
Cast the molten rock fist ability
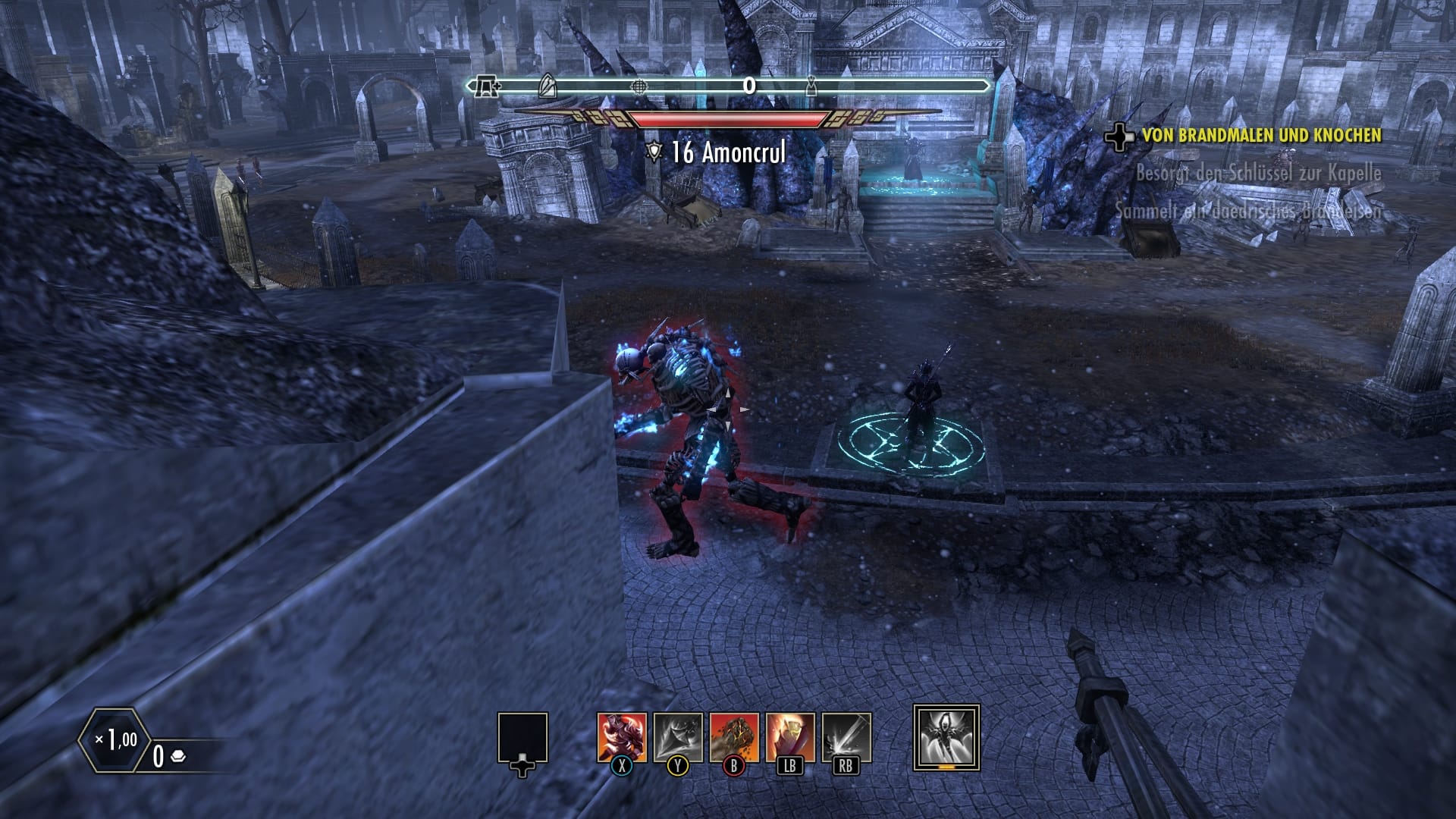pyautogui.click(x=733, y=737)
